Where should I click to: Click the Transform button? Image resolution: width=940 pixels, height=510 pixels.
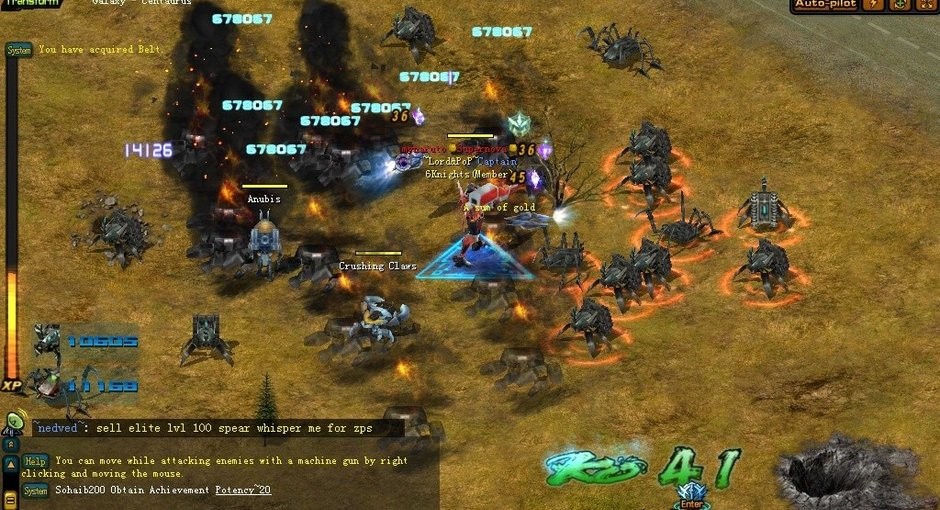point(30,4)
